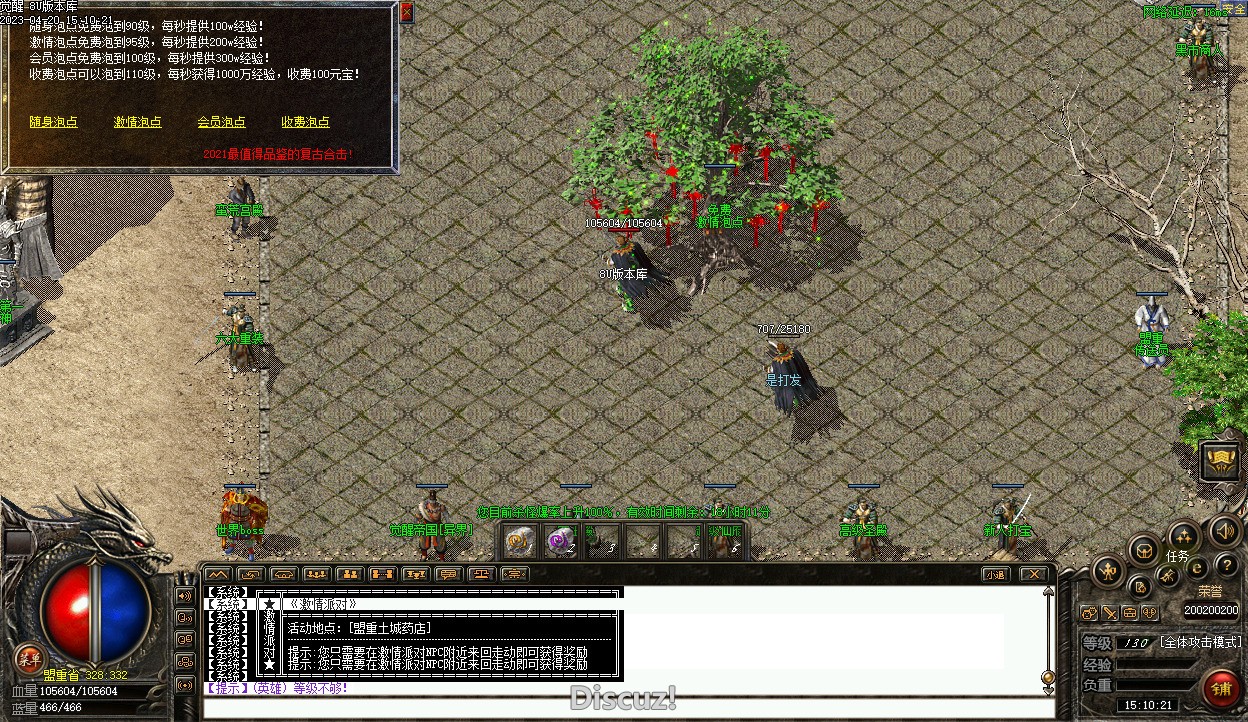Click the 小退 logout button

point(994,574)
